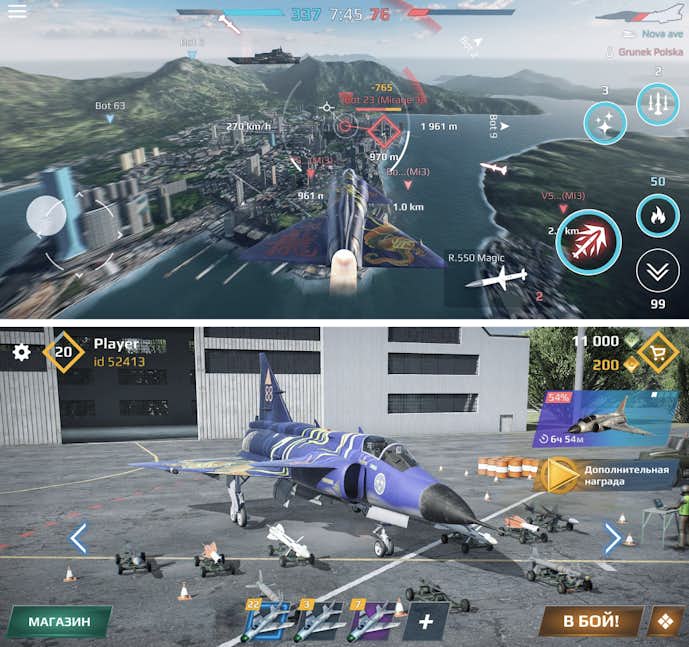Activate the flame afterburner button
The width and height of the screenshot is (689, 647).
[x=657, y=215]
